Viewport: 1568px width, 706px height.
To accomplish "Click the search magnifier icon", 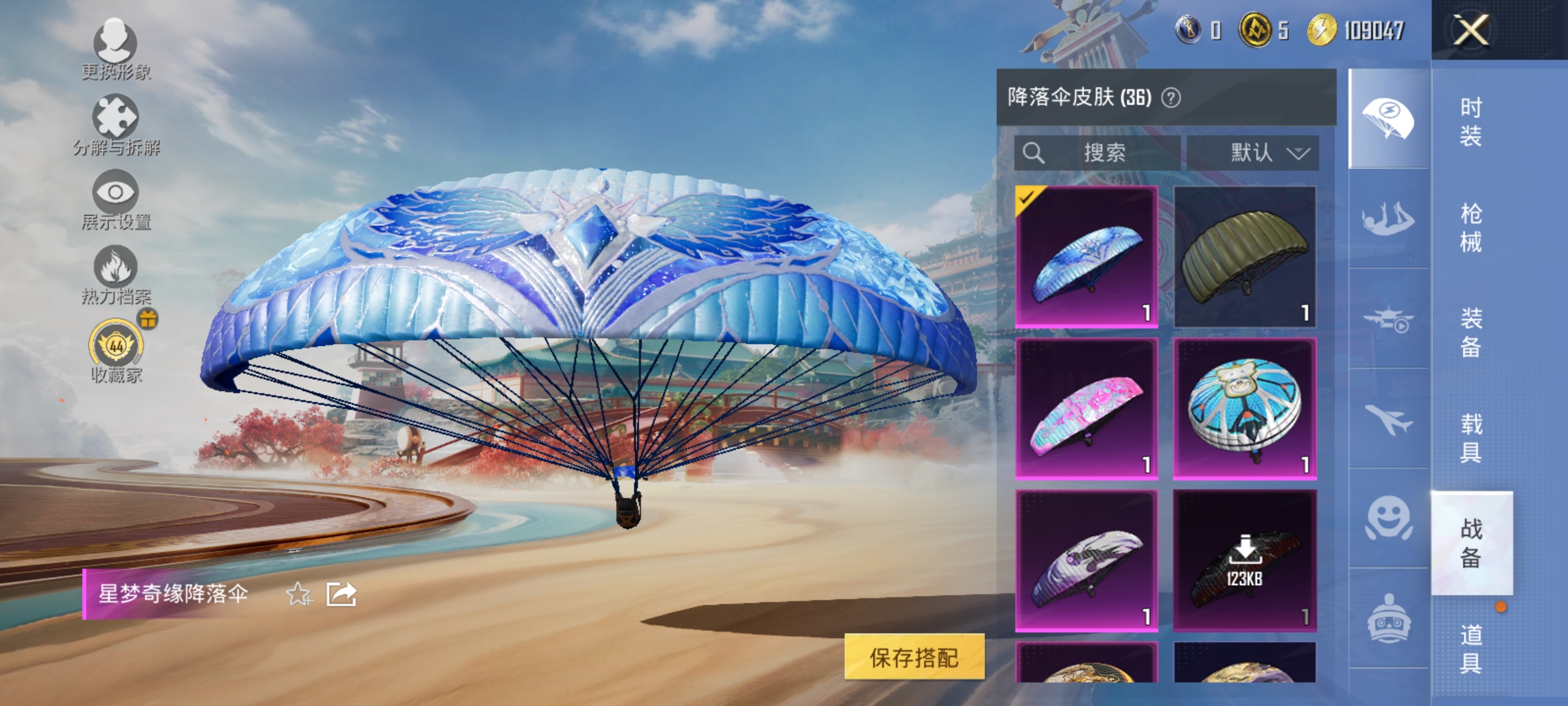I will click(x=1034, y=154).
